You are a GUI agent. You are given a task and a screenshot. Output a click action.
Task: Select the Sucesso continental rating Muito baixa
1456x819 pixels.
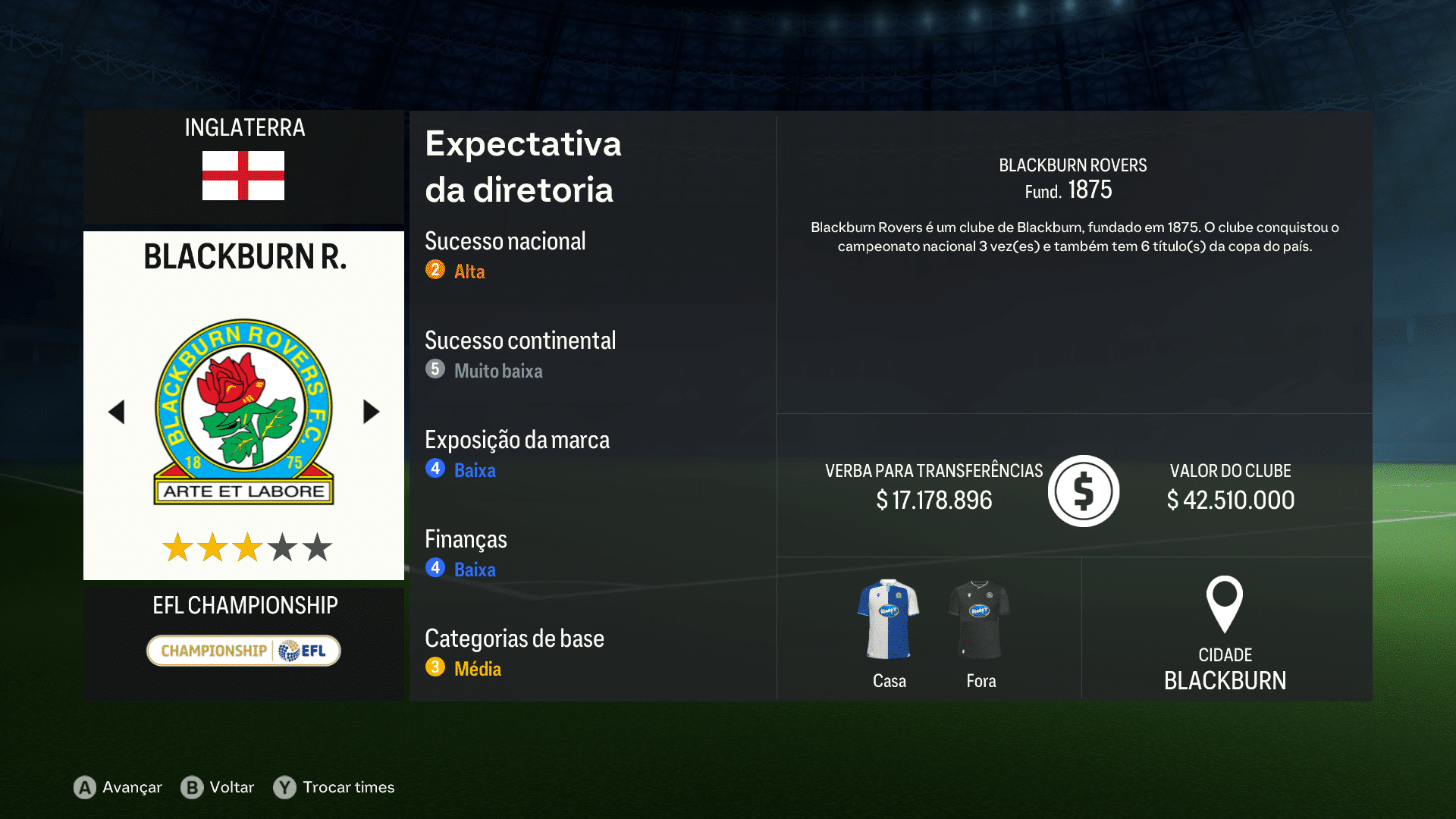pyautogui.click(x=498, y=371)
